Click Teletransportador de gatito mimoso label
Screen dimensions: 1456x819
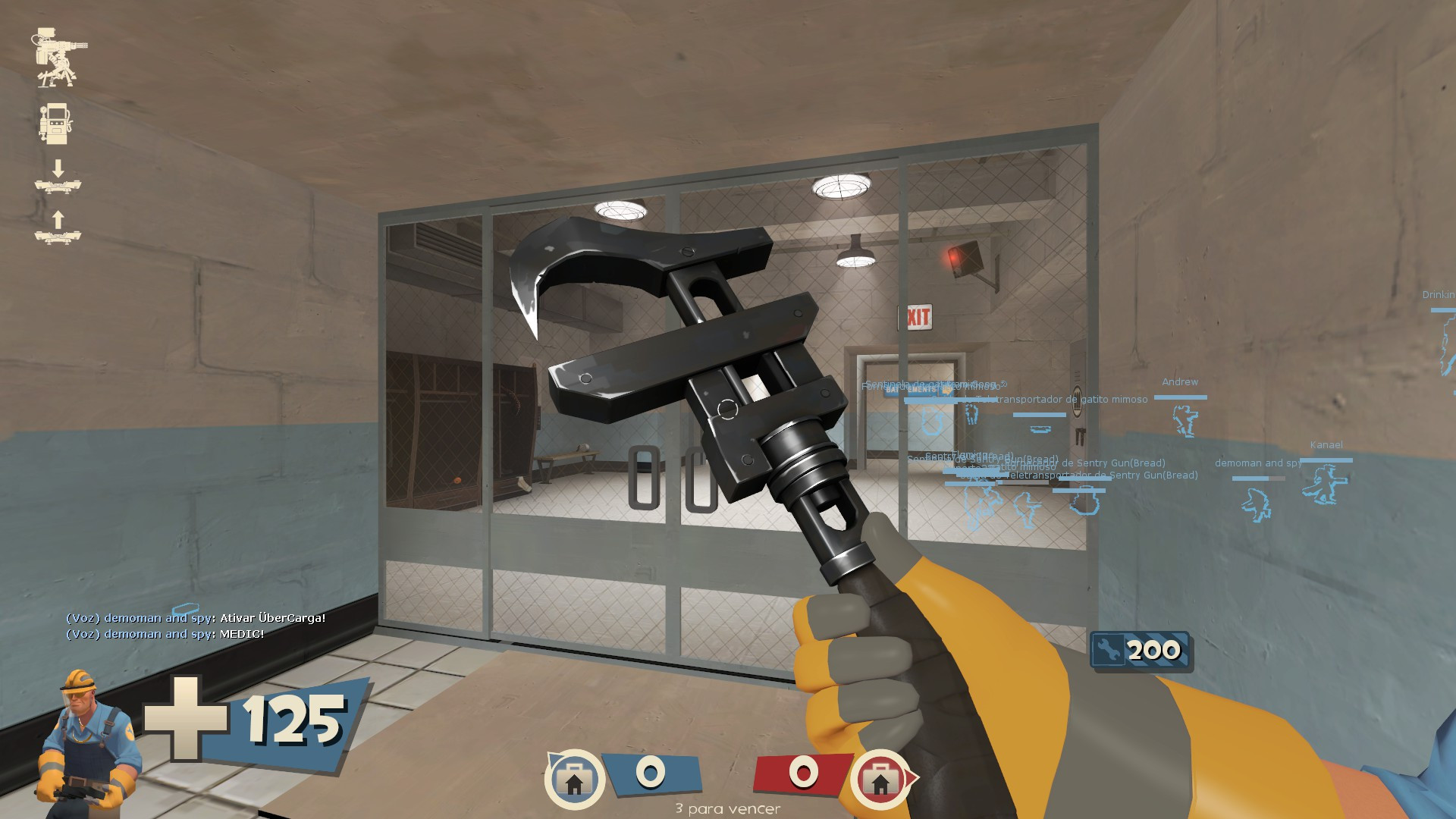(x=1059, y=399)
